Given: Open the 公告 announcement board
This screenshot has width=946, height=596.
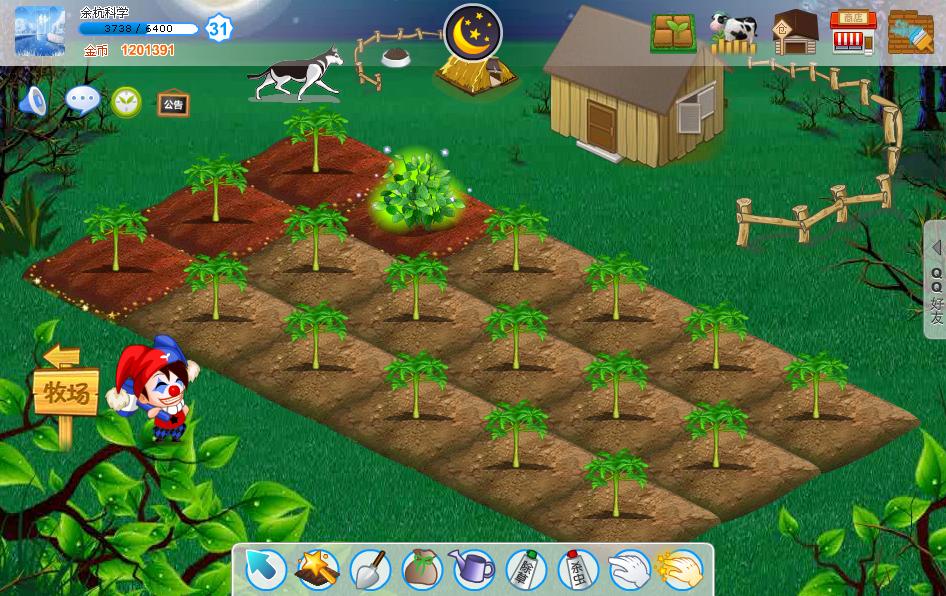Looking at the screenshot, I should coord(173,103).
